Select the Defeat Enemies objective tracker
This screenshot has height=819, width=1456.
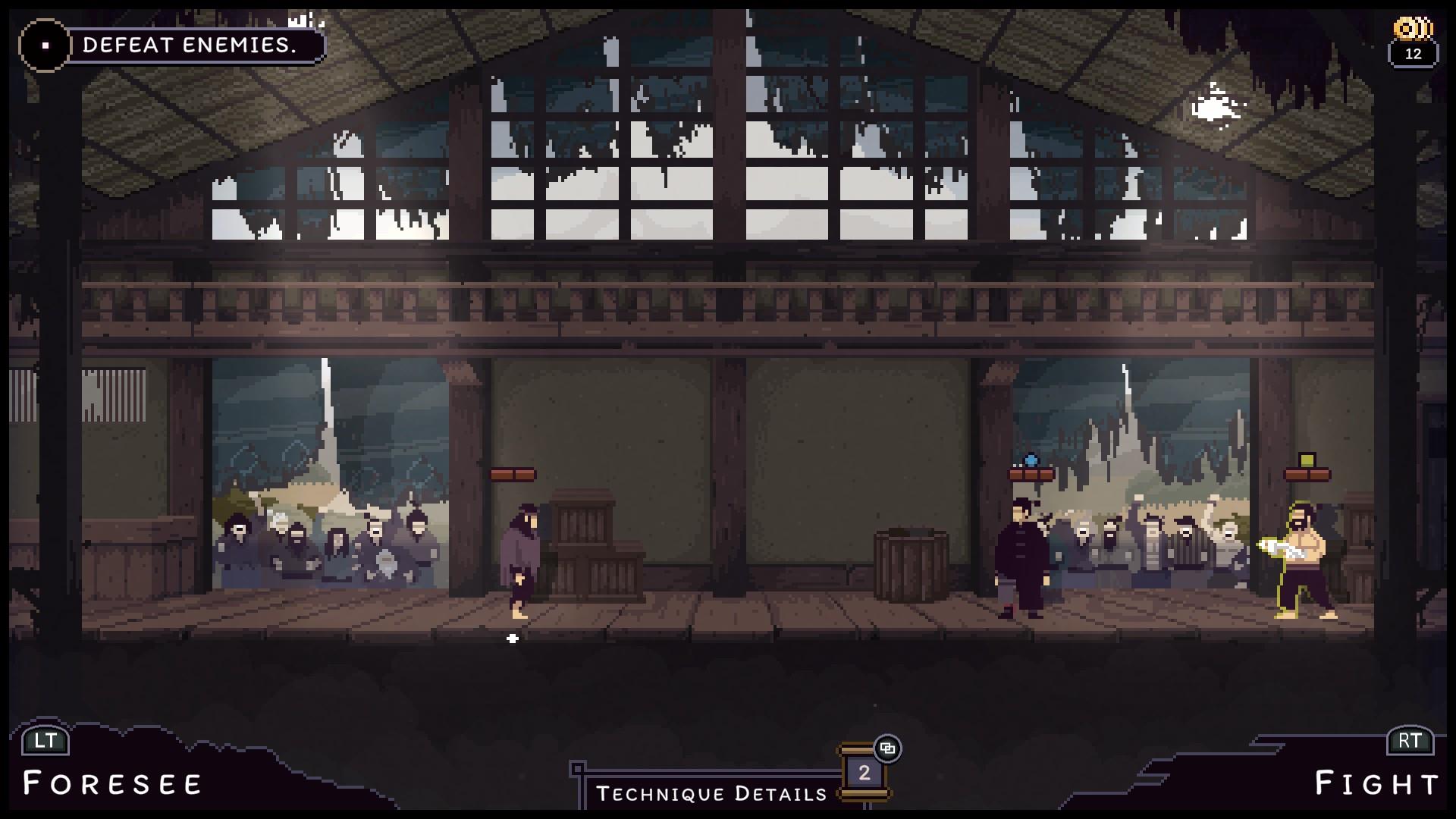[x=189, y=45]
